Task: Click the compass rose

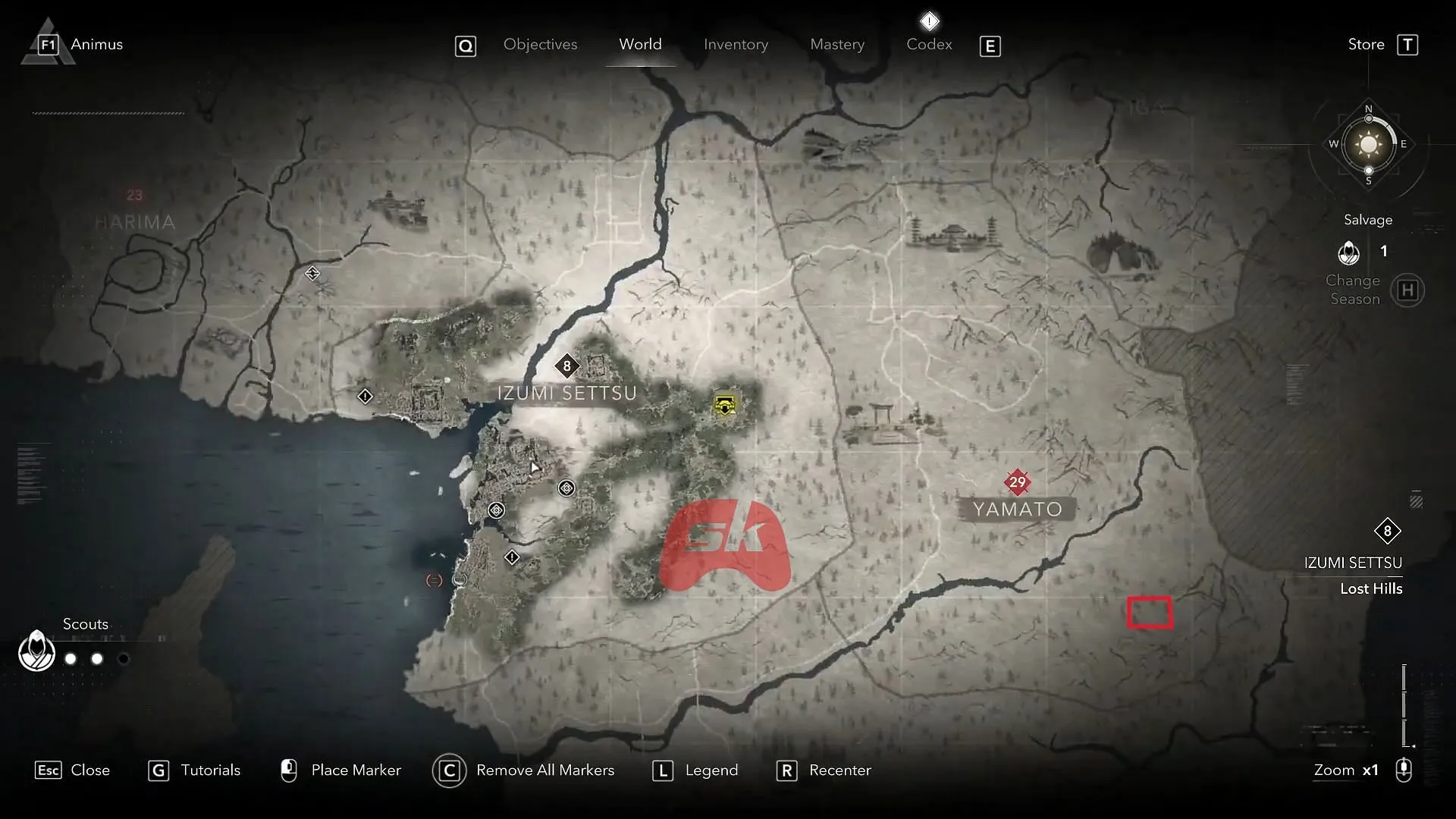Action: click(x=1367, y=144)
